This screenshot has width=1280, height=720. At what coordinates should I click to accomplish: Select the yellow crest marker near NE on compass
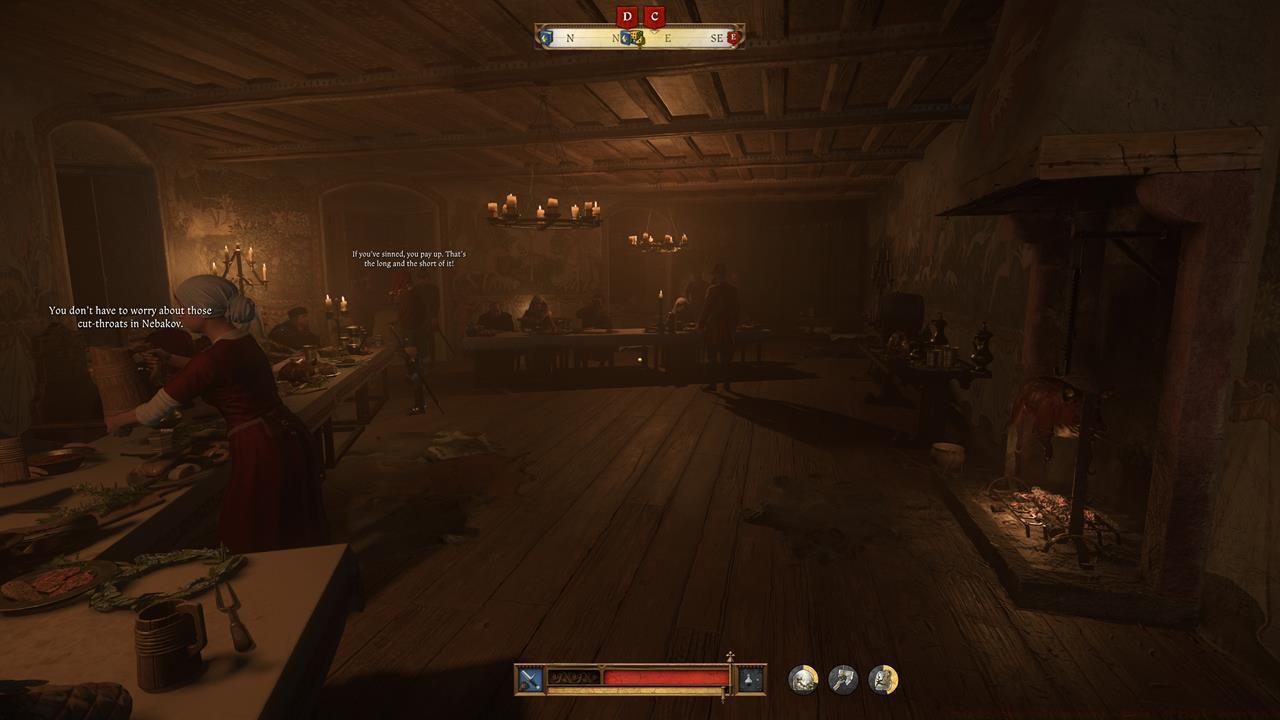coord(638,38)
